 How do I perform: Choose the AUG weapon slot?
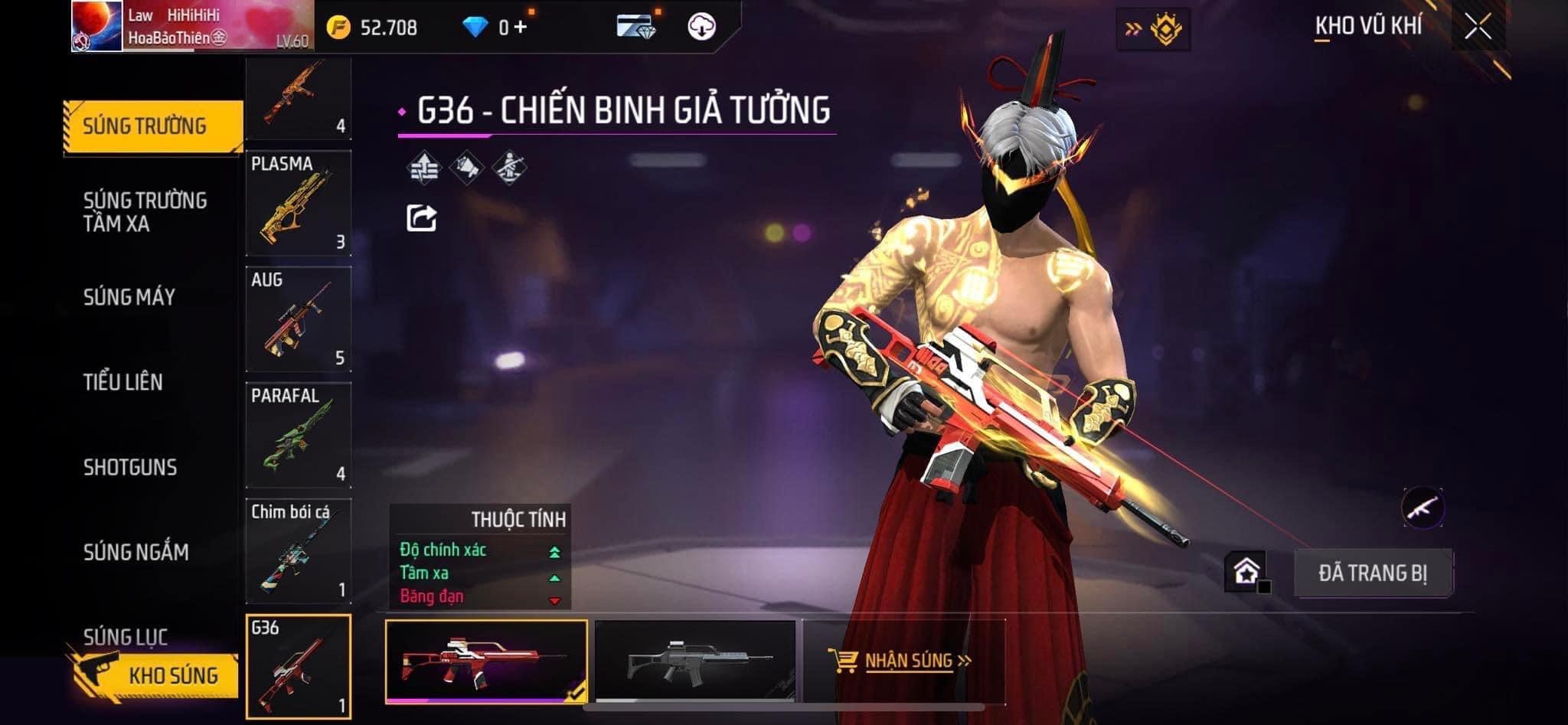[x=299, y=319]
